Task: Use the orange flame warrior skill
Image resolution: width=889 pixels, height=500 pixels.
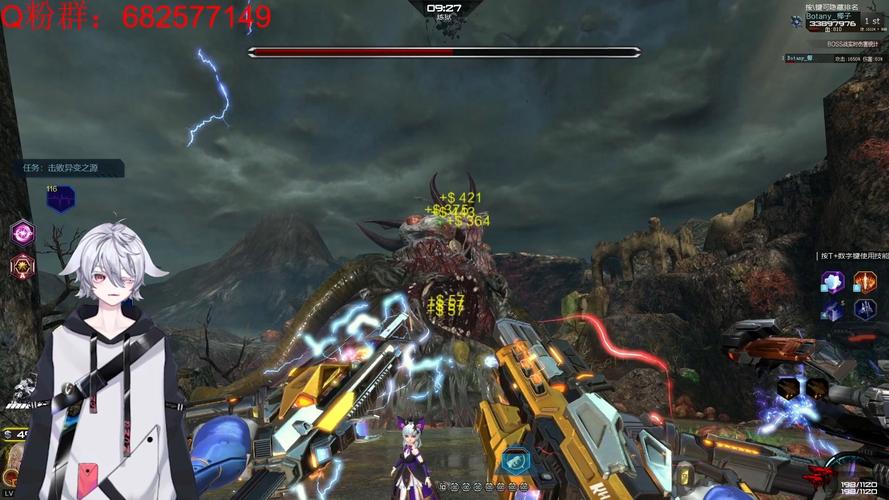Action: (863, 282)
